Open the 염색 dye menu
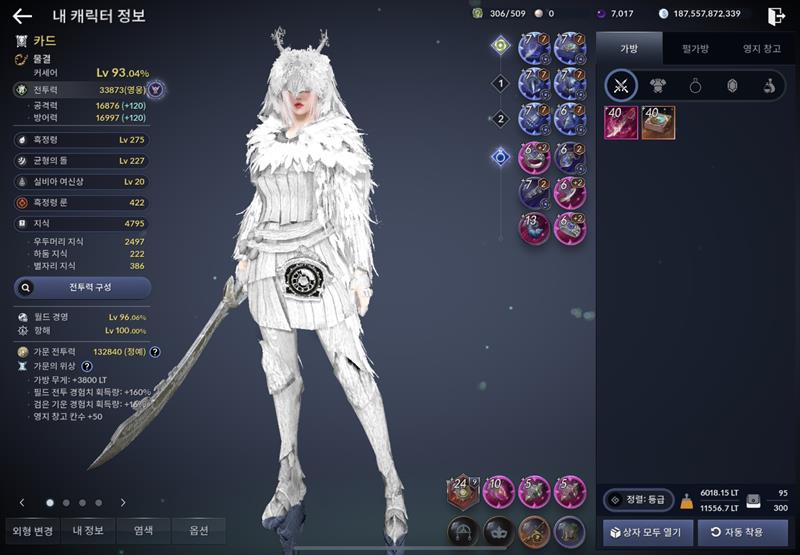Viewport: 800px width, 555px height. pyautogui.click(x=142, y=530)
